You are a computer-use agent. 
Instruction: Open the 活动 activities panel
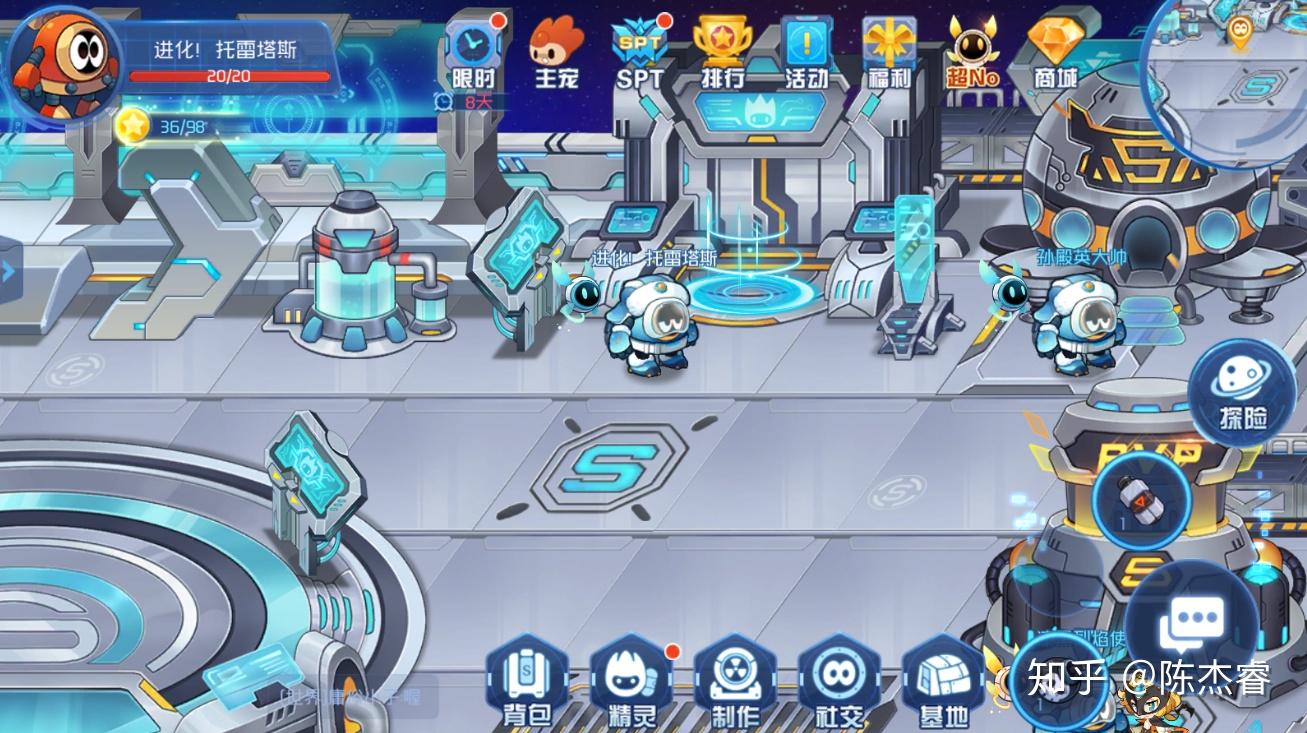point(806,53)
